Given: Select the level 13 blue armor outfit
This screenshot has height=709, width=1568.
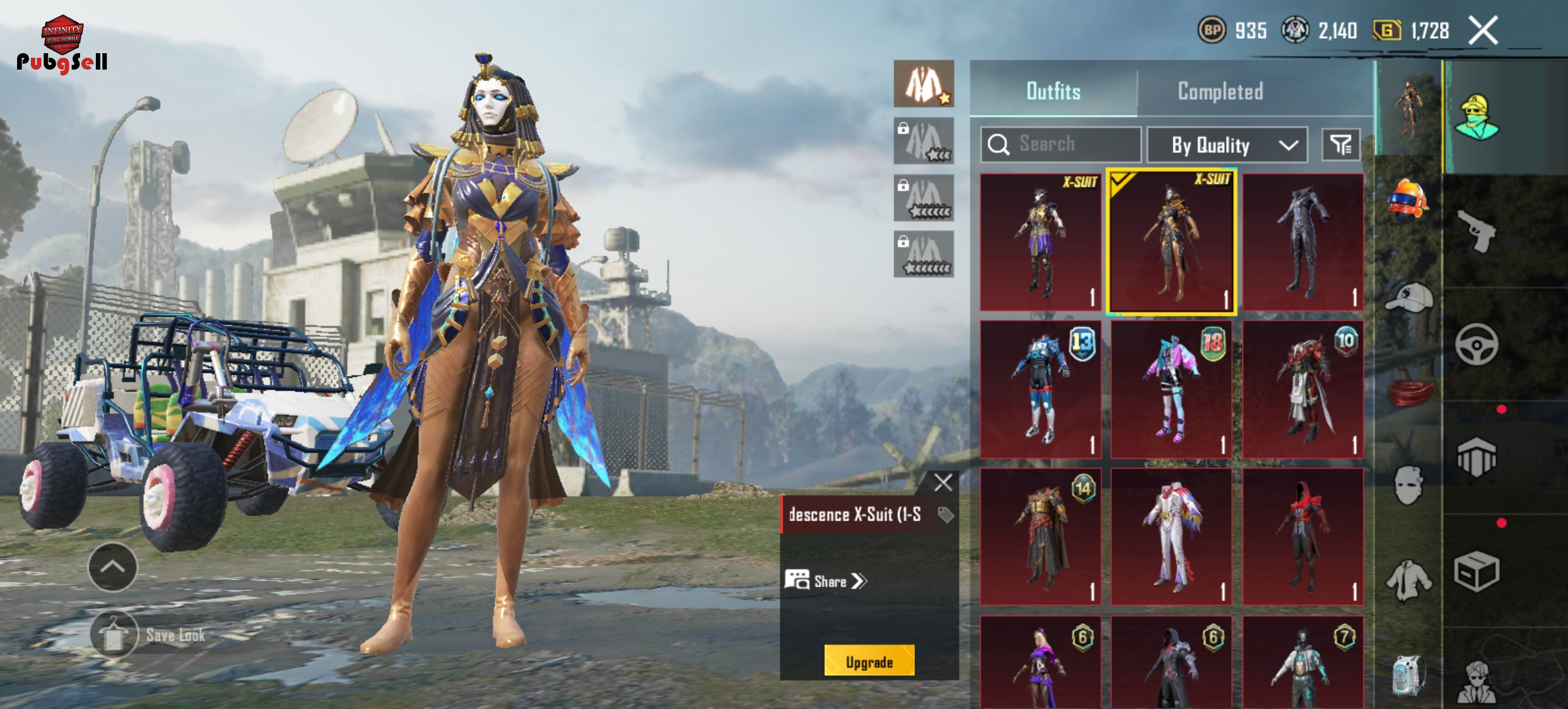Looking at the screenshot, I should (x=1040, y=389).
